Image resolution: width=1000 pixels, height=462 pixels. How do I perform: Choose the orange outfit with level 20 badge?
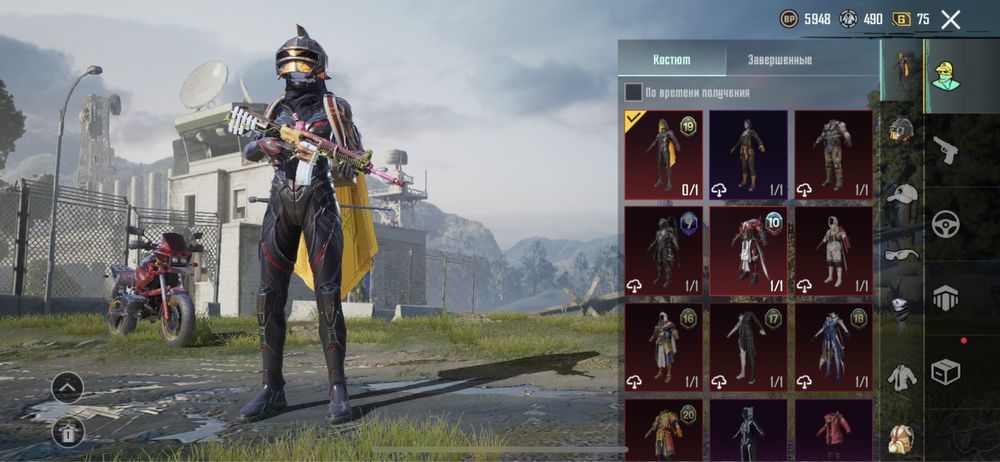[x=664, y=430]
